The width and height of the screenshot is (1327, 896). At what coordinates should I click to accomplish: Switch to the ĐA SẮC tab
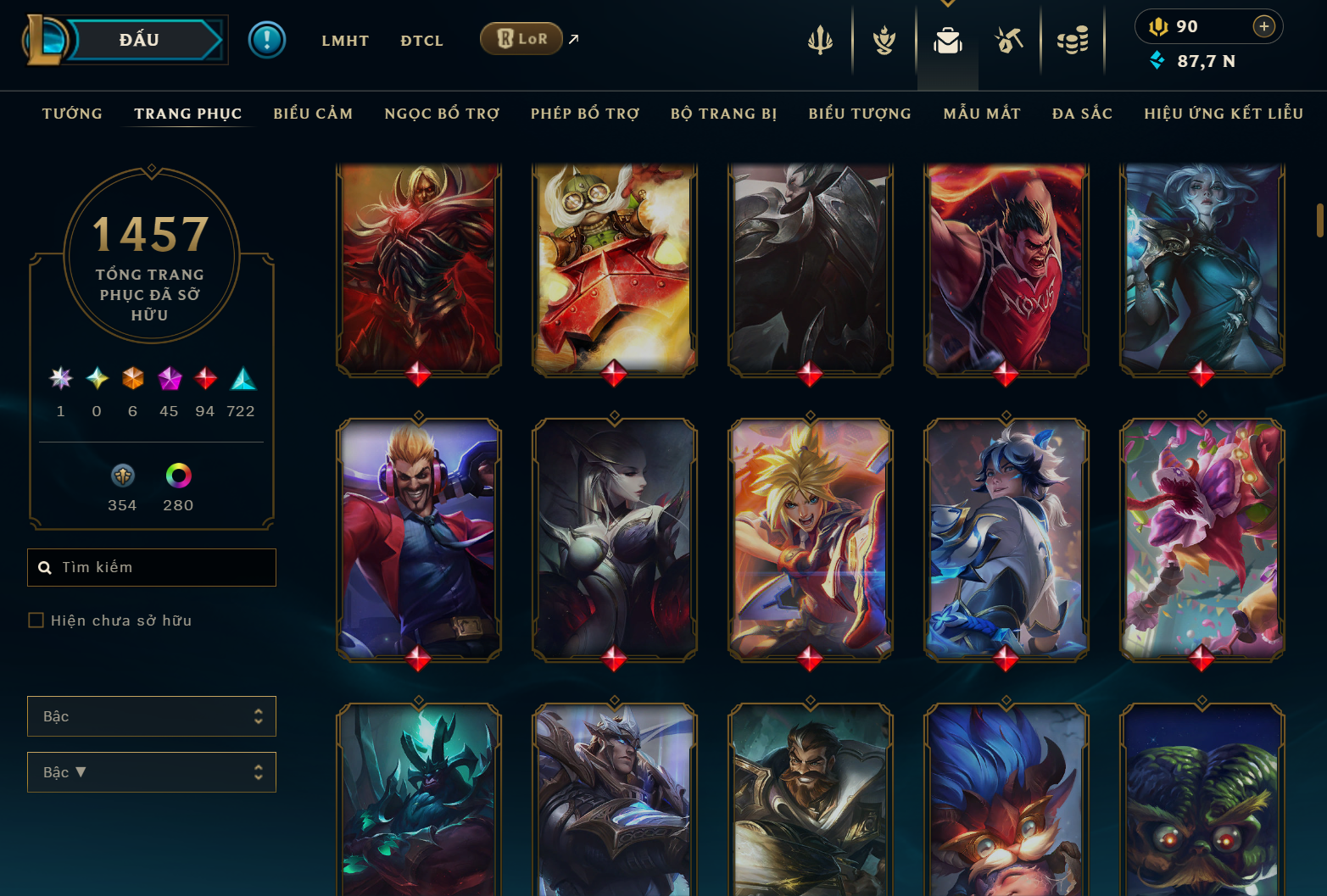pos(1082,114)
